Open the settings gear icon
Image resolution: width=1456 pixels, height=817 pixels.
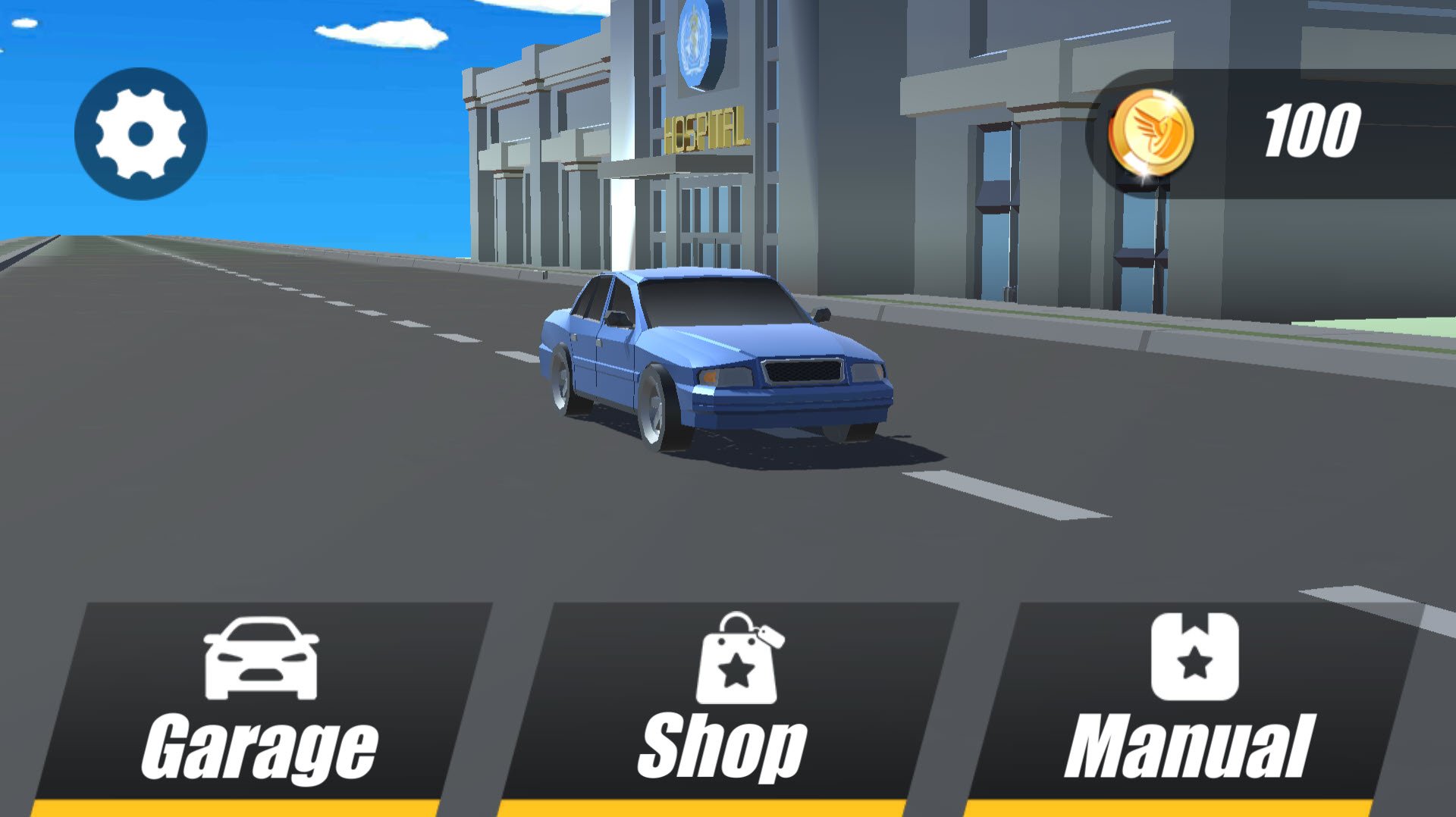coord(140,133)
